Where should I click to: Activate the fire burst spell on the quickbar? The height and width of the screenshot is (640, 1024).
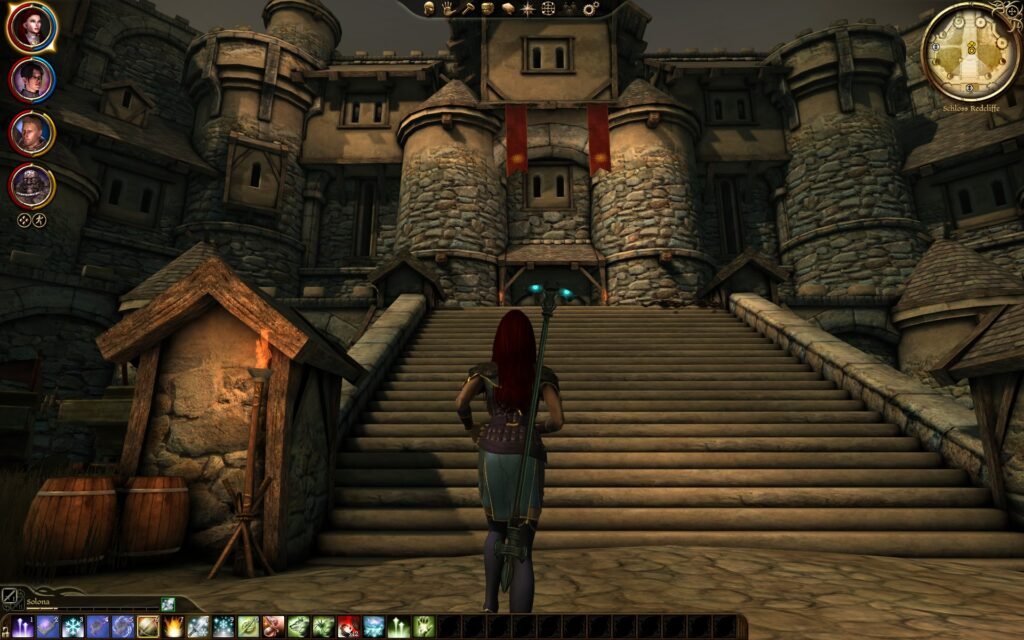[173, 627]
